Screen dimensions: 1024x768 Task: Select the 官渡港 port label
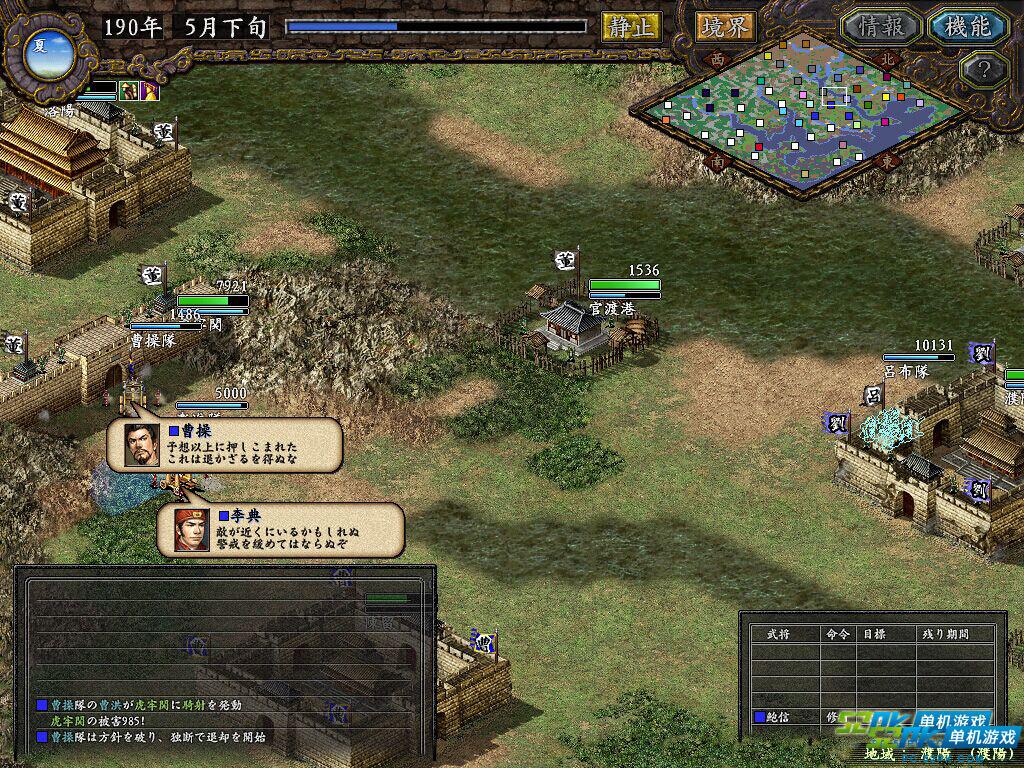click(x=612, y=308)
